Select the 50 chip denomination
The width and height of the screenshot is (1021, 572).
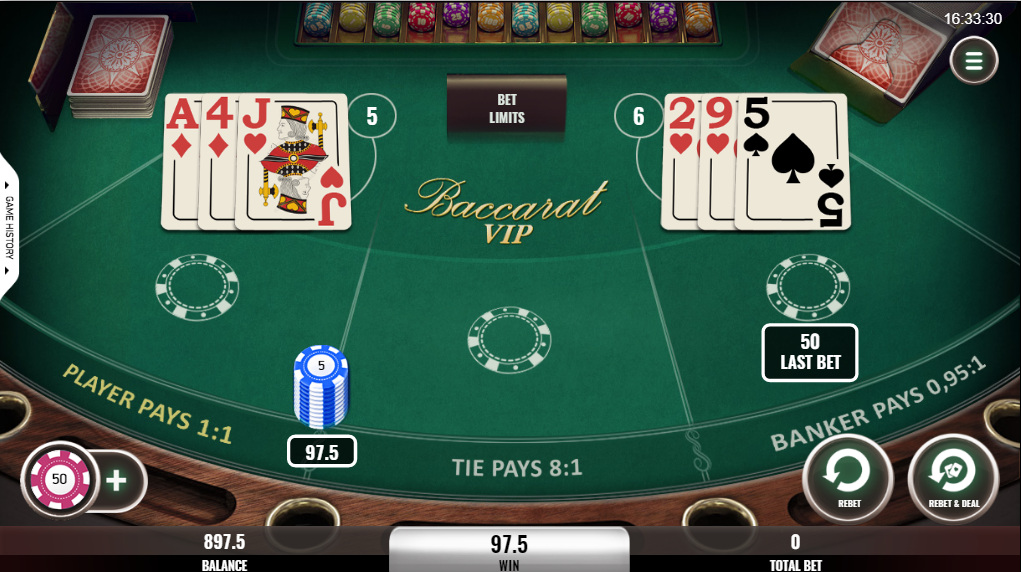tap(59, 479)
